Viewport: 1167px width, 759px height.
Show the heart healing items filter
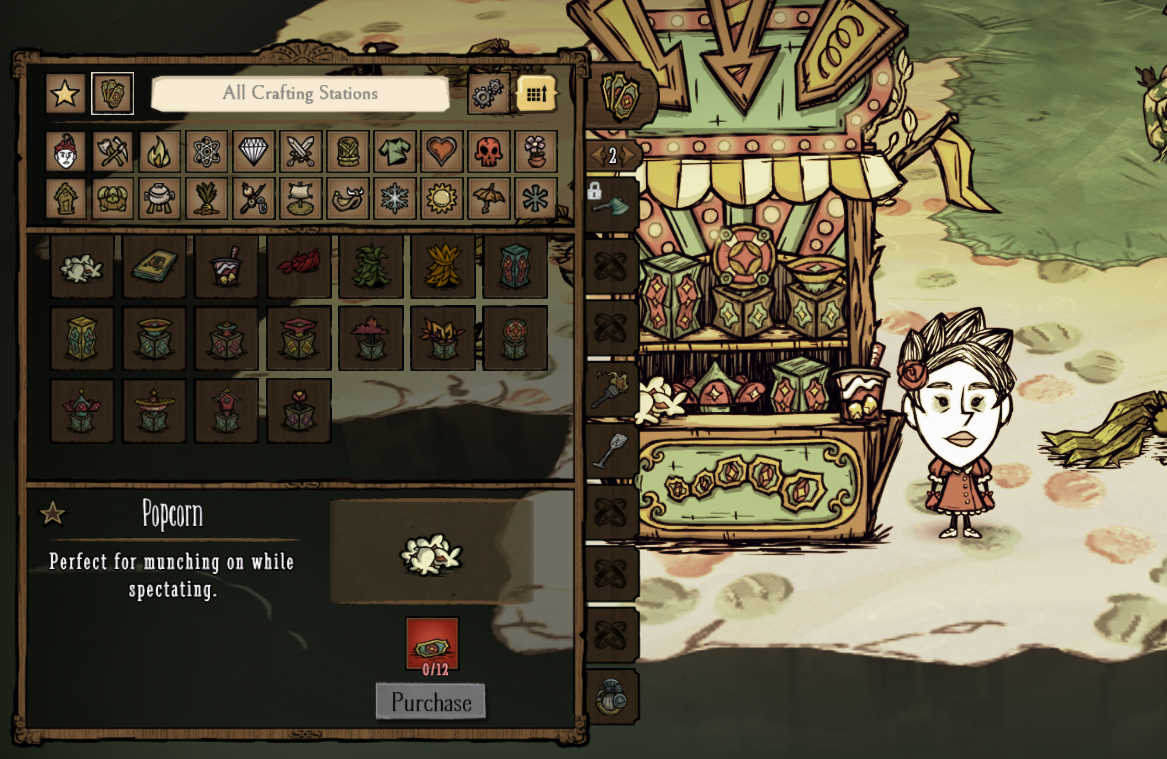tap(441, 152)
